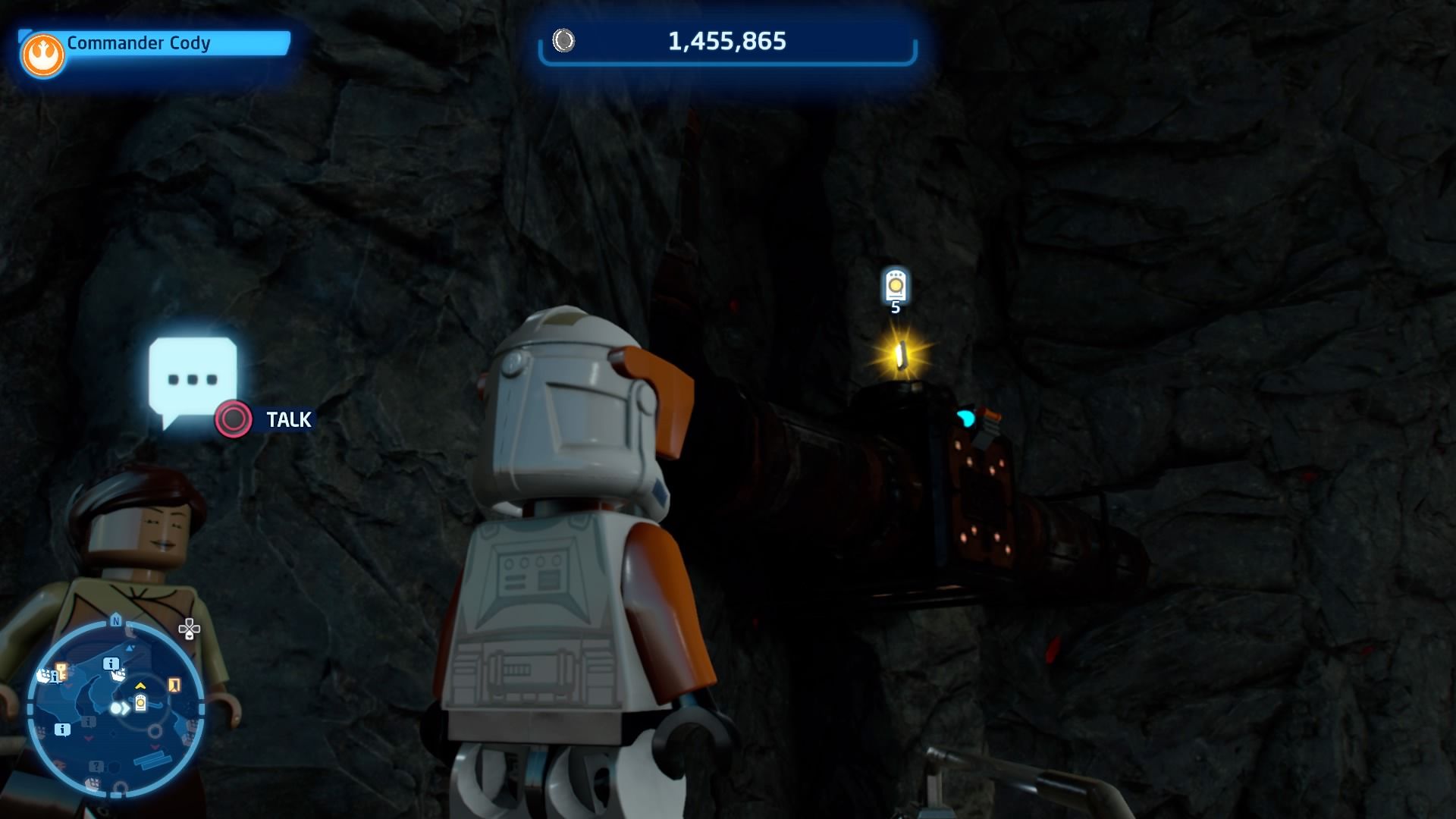The height and width of the screenshot is (819, 1456).
Task: Select the white player arrow on the minimap
Action: pyautogui.click(x=117, y=707)
